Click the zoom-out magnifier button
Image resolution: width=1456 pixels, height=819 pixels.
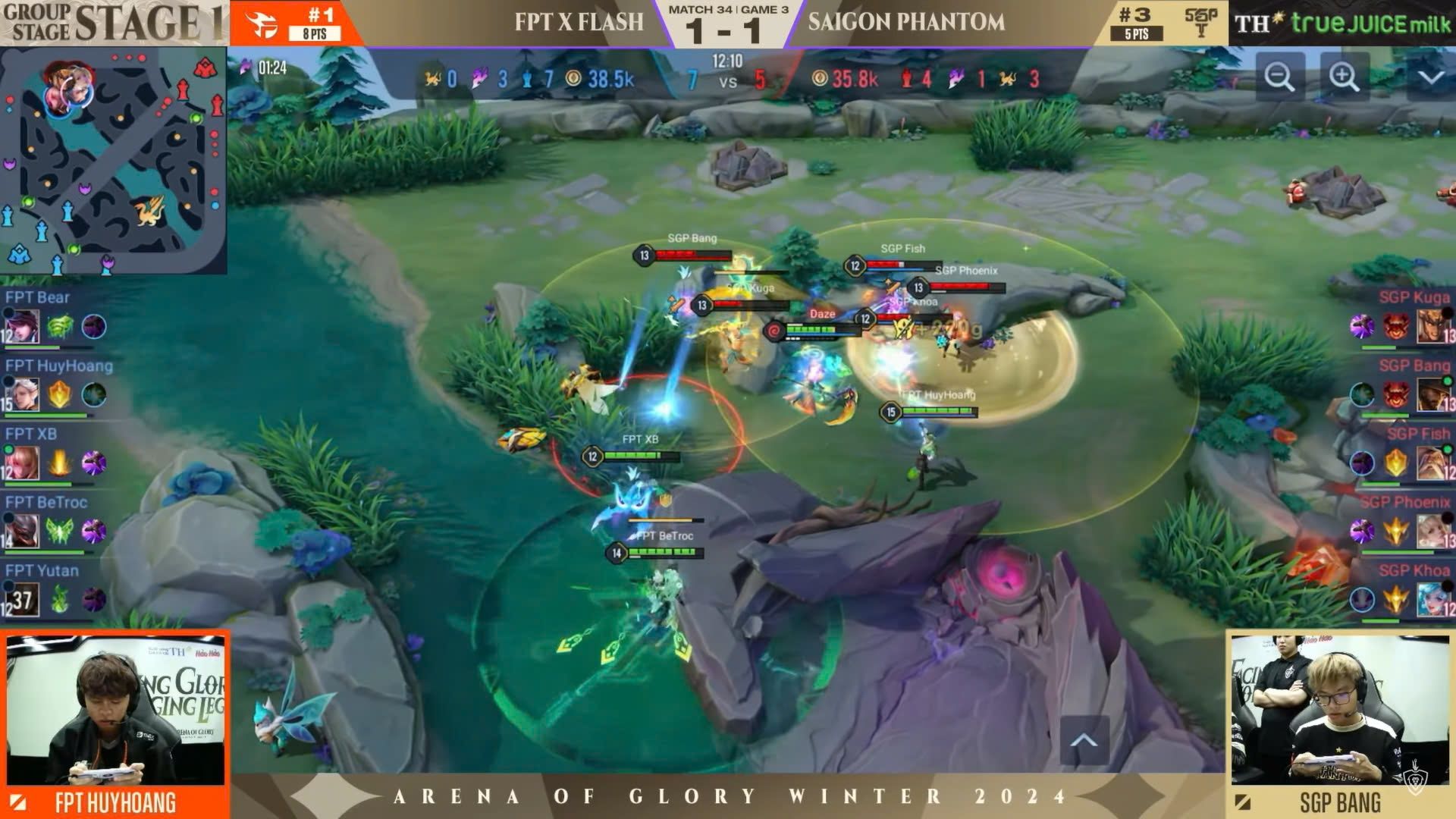[1279, 77]
